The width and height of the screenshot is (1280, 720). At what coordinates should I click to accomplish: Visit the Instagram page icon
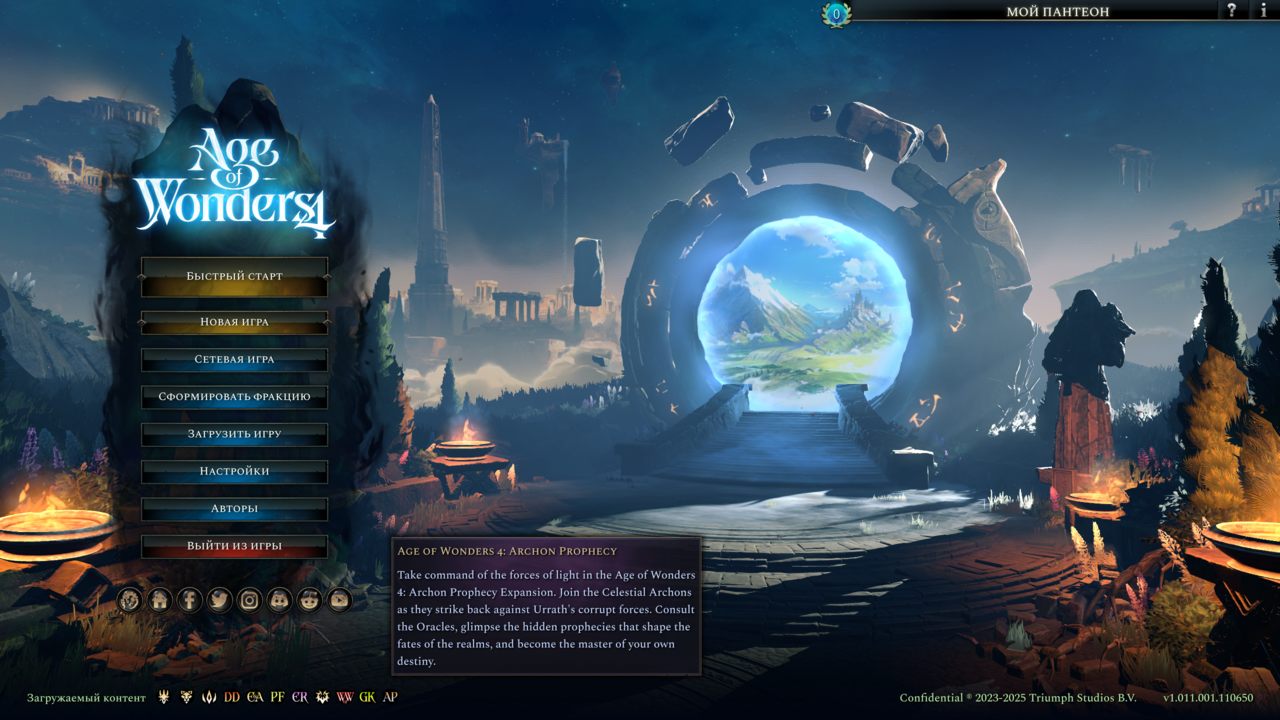pos(249,600)
